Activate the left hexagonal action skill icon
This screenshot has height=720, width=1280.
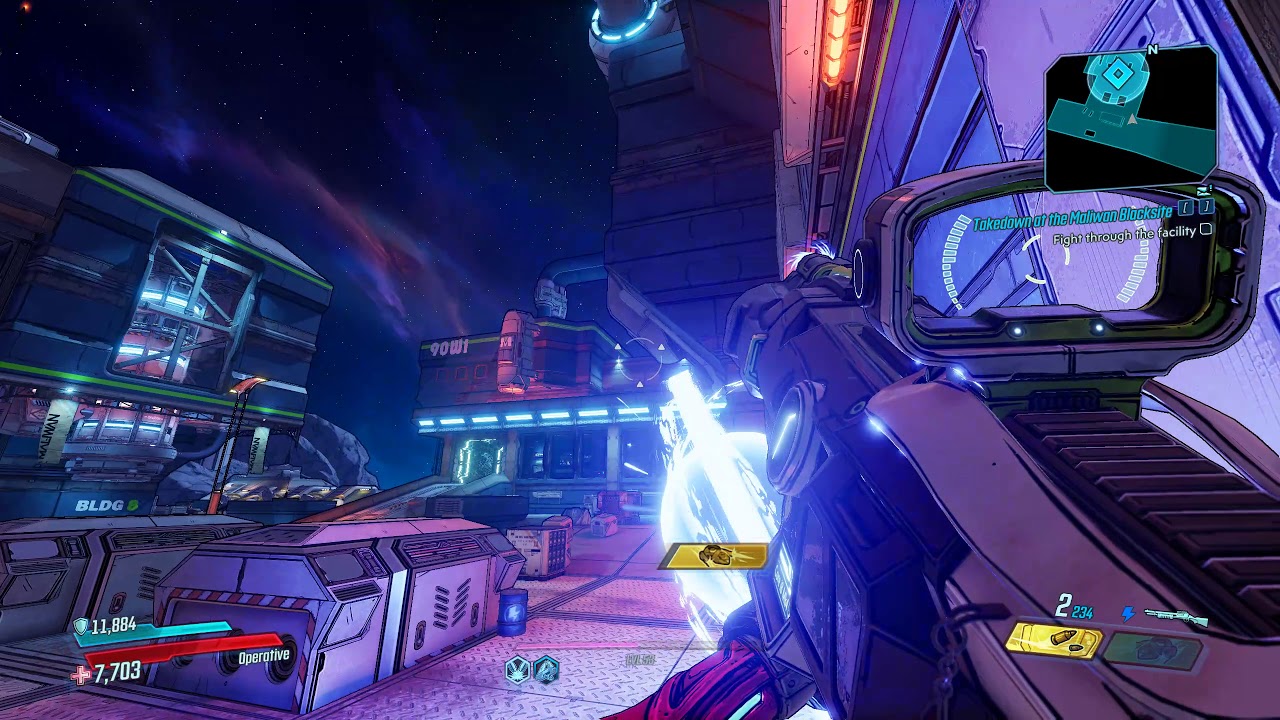[518, 669]
